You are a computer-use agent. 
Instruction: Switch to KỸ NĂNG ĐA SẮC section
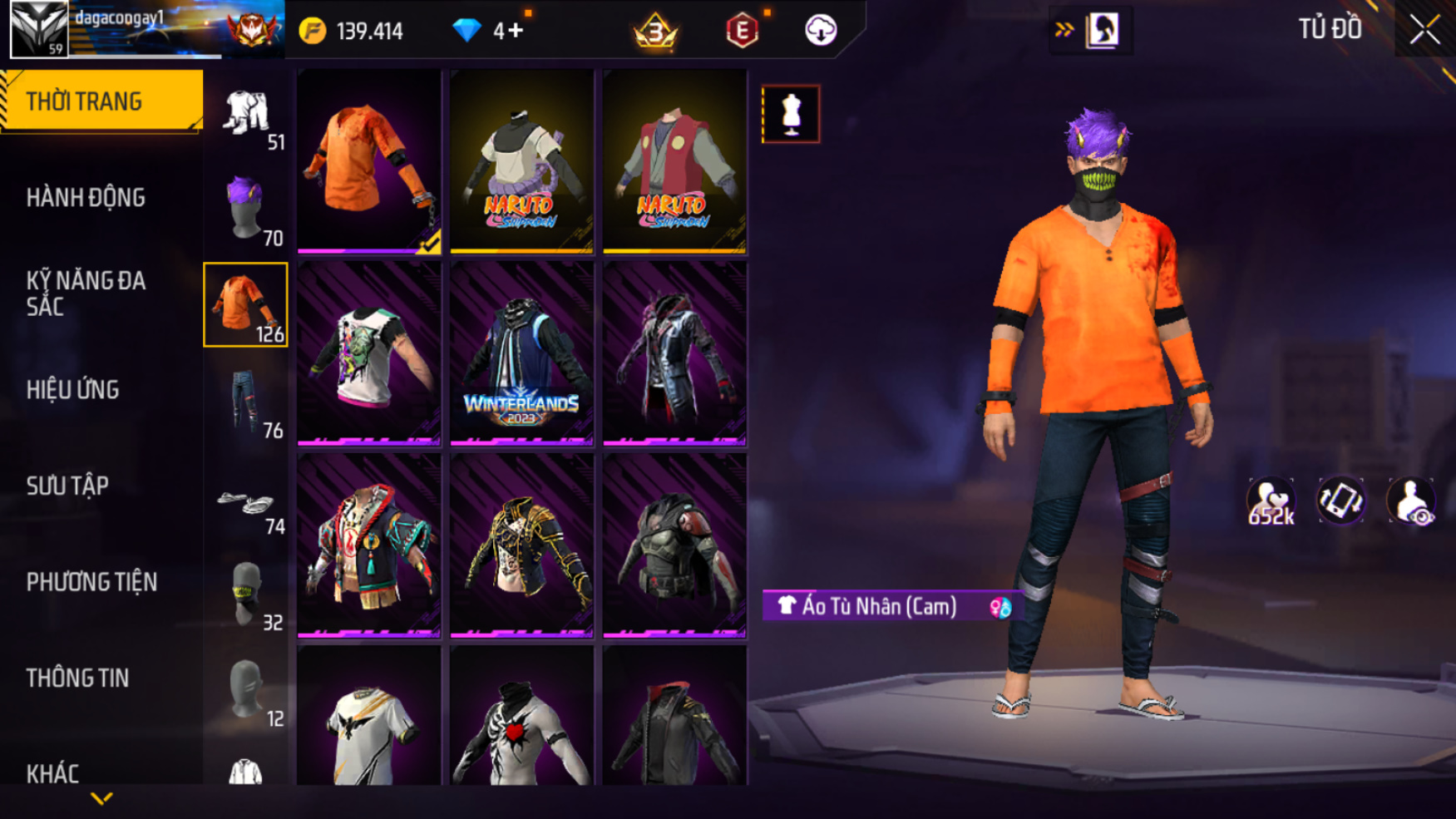86,293
